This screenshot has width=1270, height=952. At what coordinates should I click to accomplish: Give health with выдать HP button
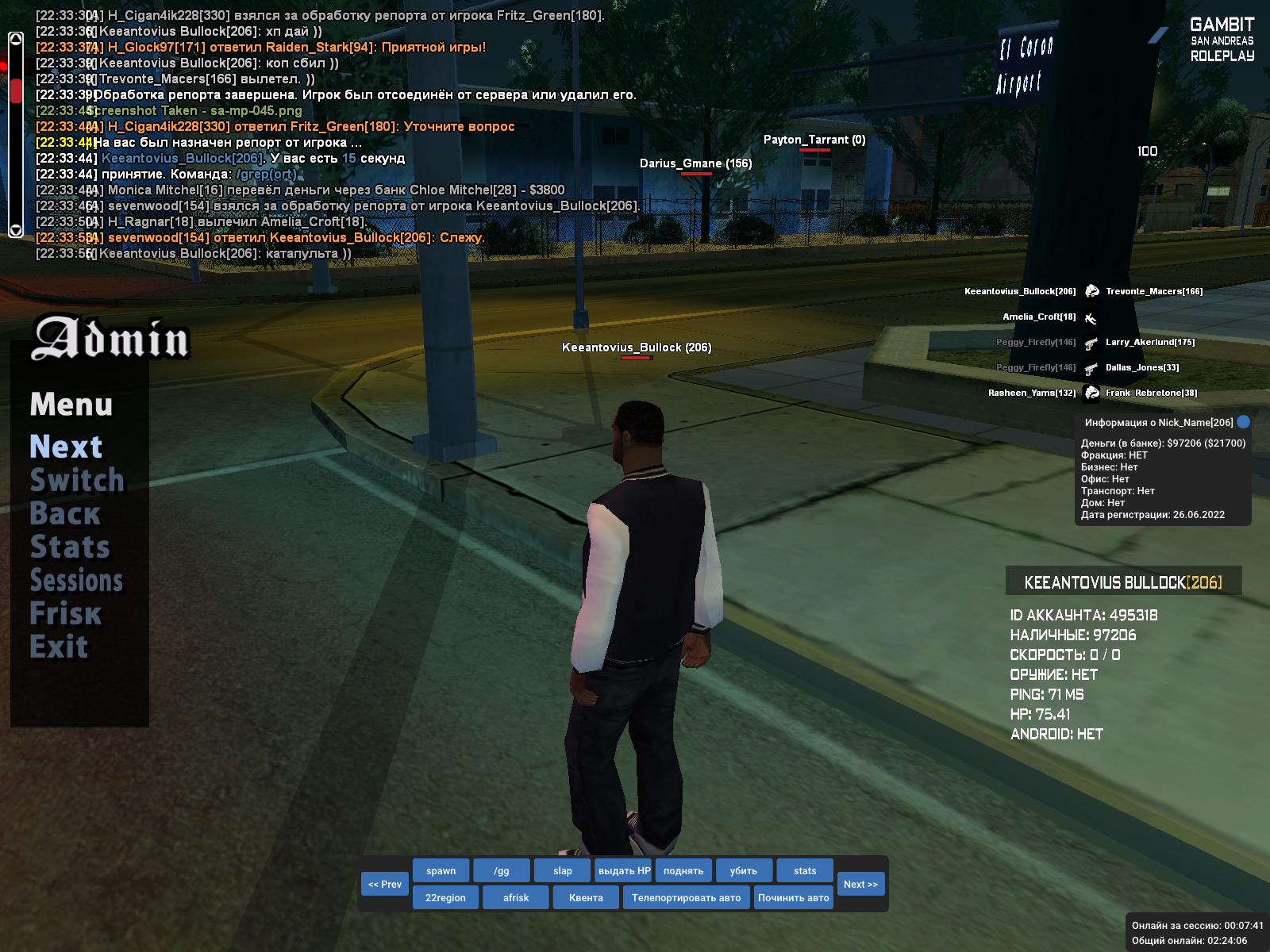click(624, 871)
